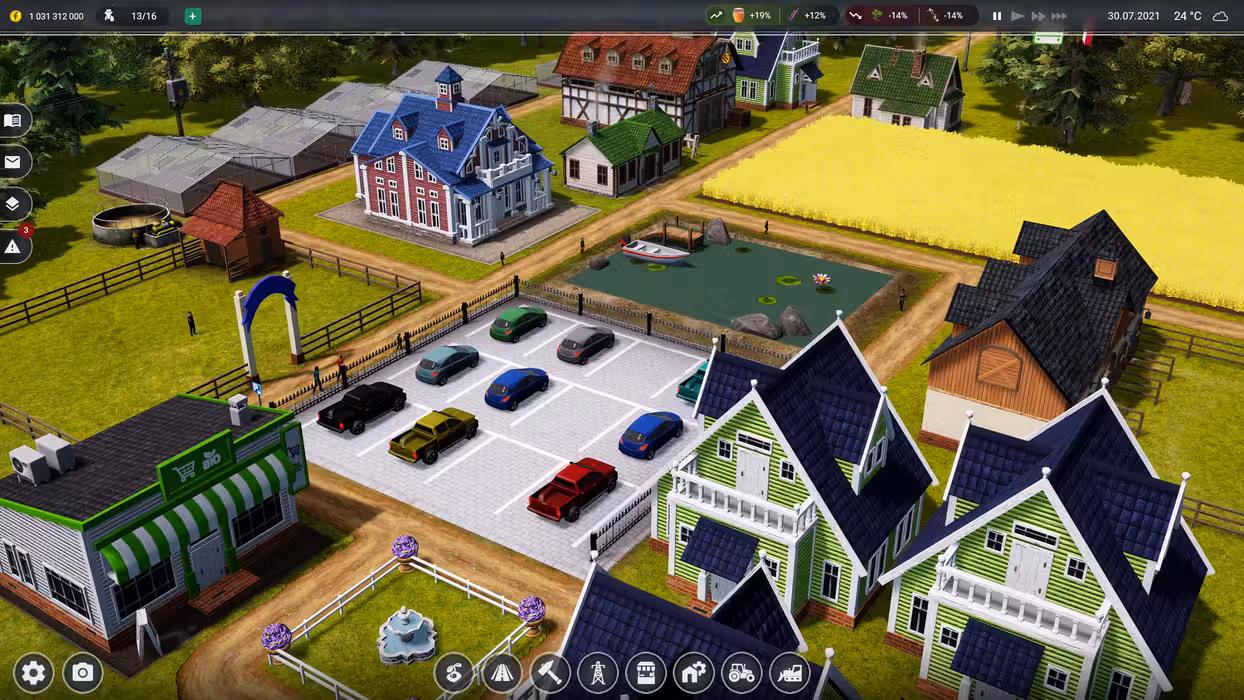The height and width of the screenshot is (700, 1244).
Task: Open the weather forecast cloud icon
Action: point(1220,16)
